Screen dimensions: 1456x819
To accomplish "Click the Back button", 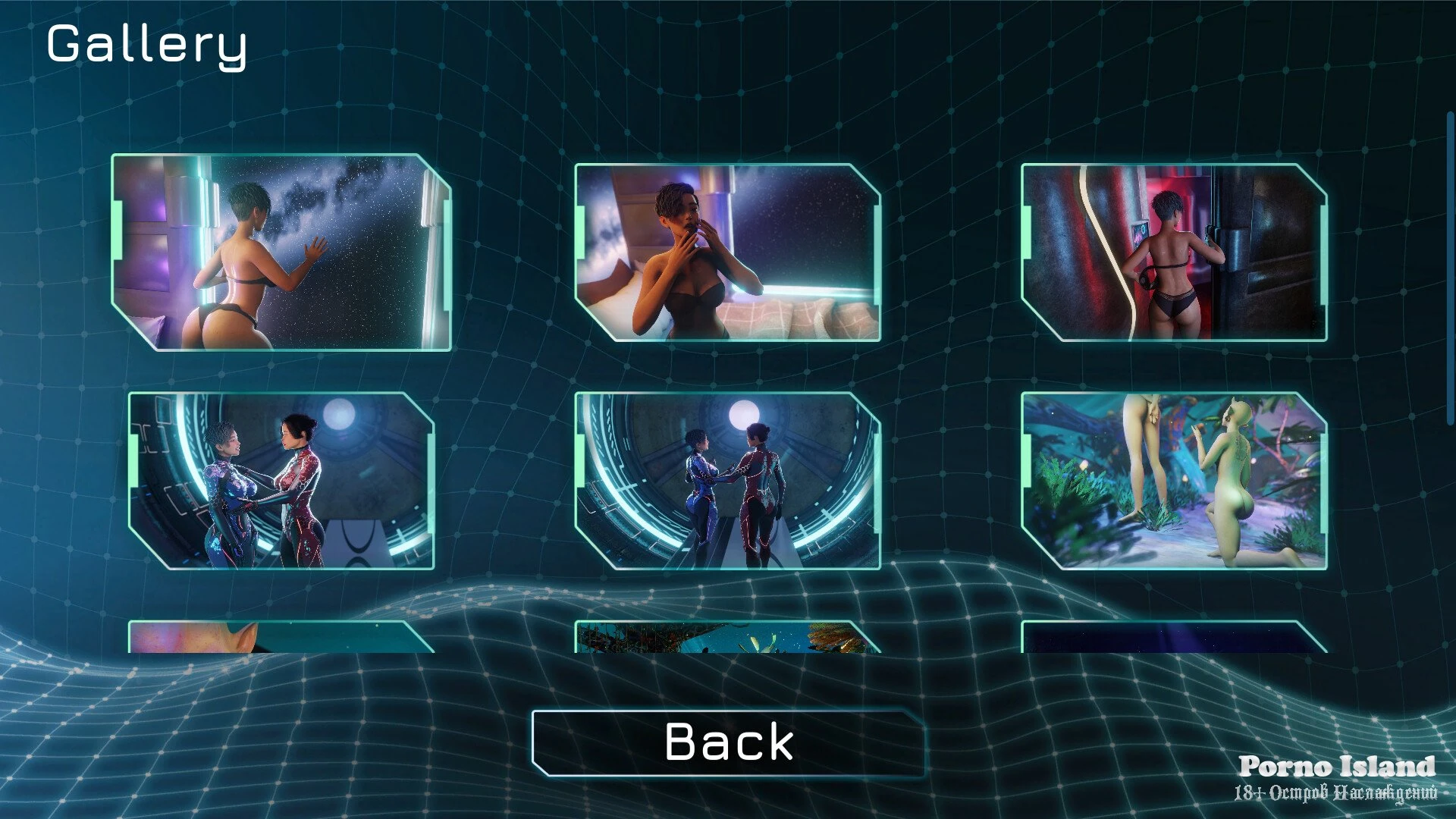I will pyautogui.click(x=728, y=742).
